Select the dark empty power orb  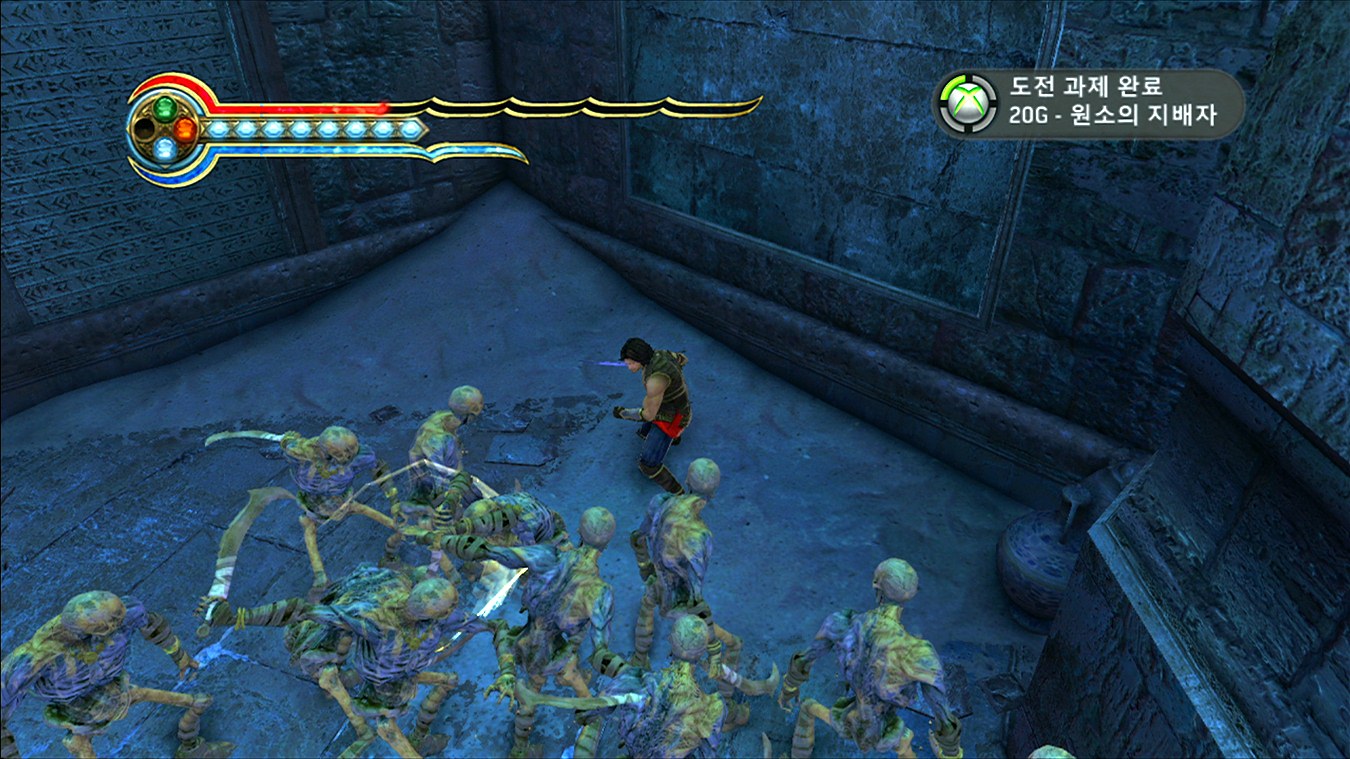(x=145, y=129)
